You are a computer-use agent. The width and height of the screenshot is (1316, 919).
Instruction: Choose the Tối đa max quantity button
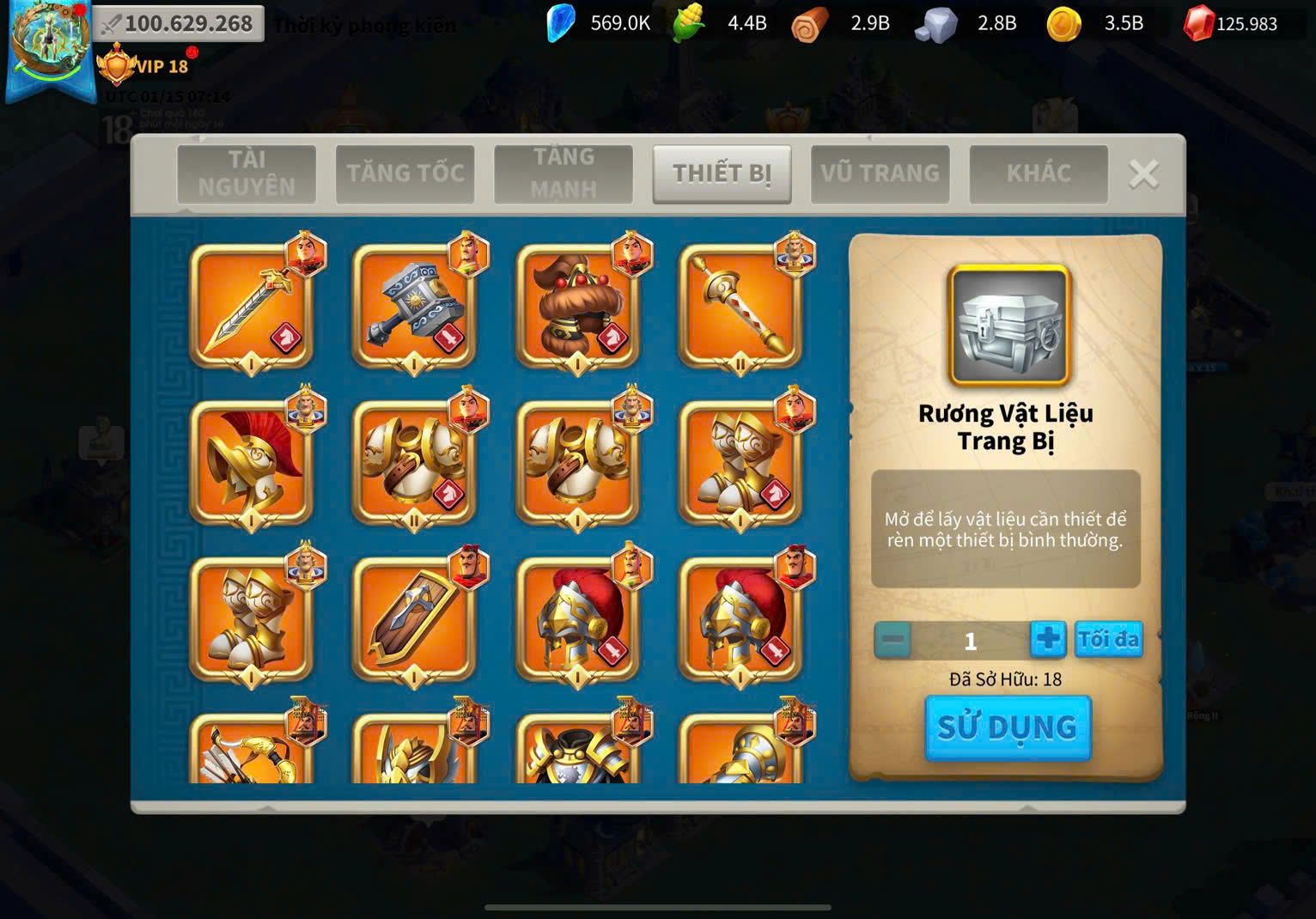pos(1108,640)
